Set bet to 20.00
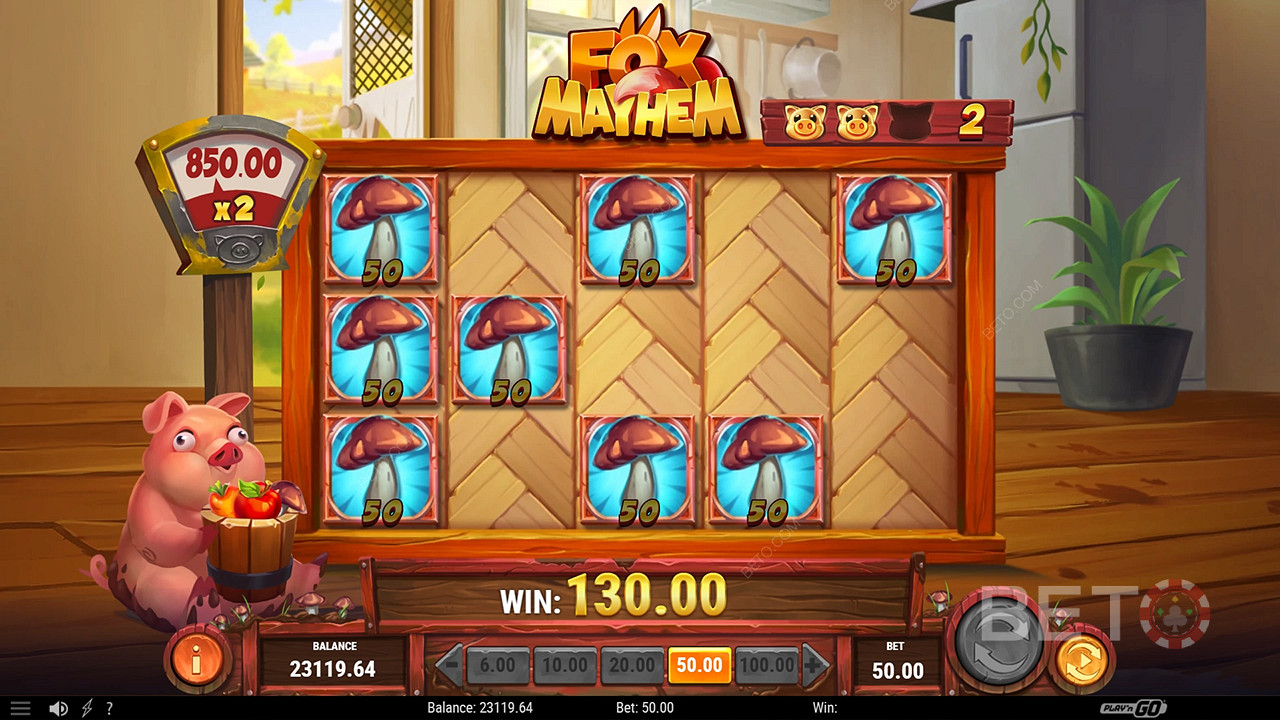Image resolution: width=1280 pixels, height=720 pixels. [632, 666]
